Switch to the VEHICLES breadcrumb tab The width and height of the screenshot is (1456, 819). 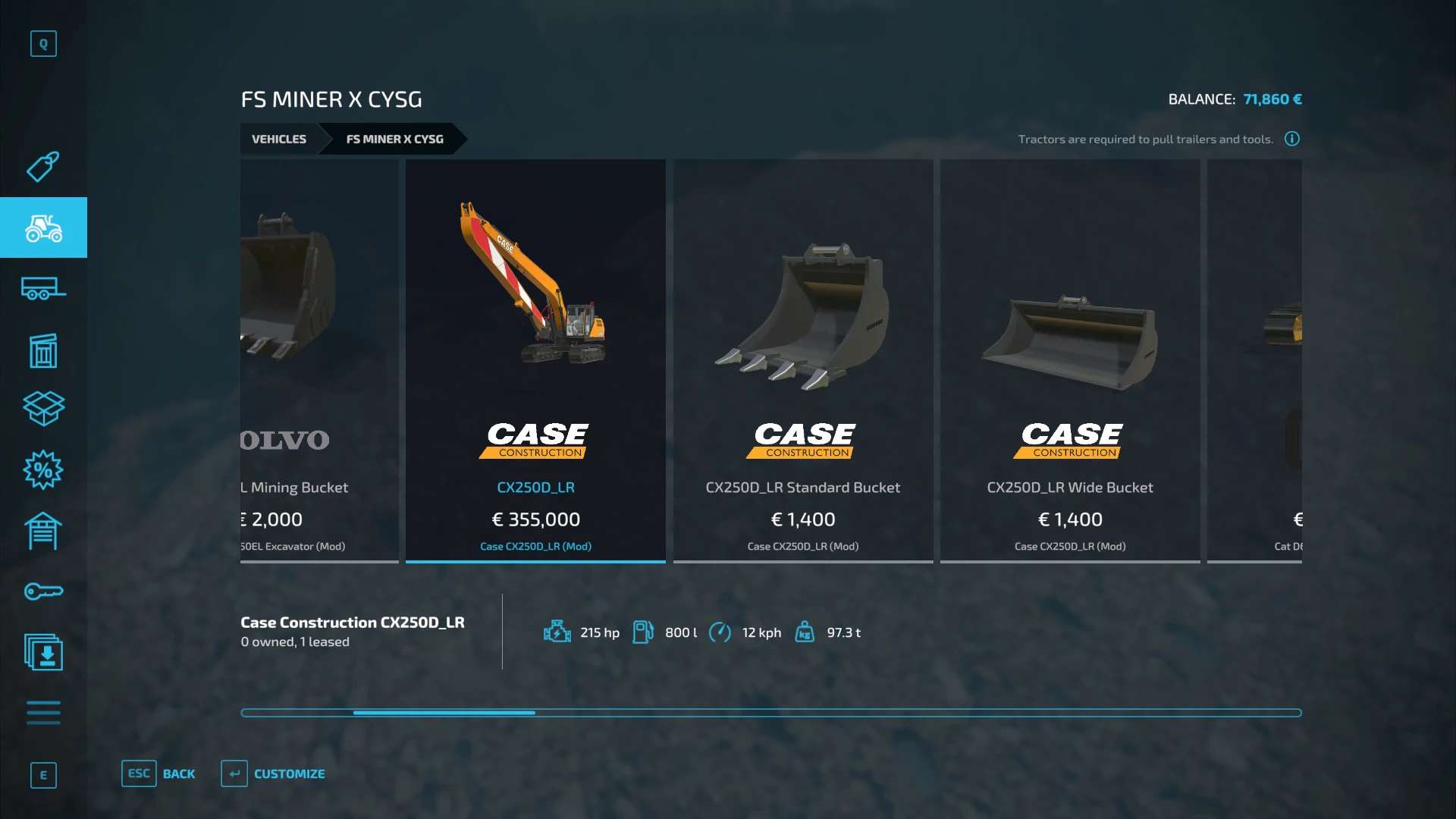278,139
